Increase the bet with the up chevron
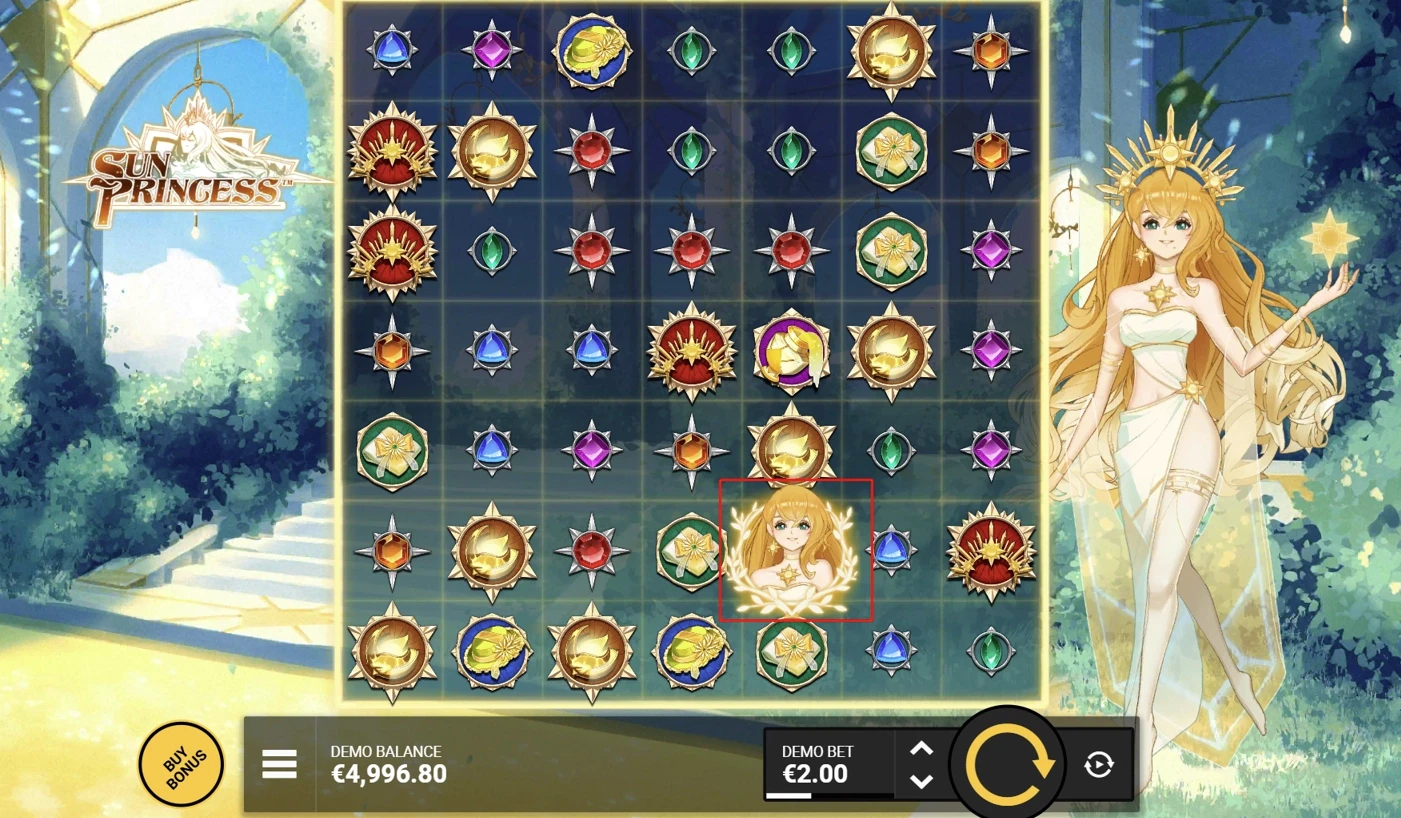Viewport: 1401px width, 818px height. (x=921, y=748)
